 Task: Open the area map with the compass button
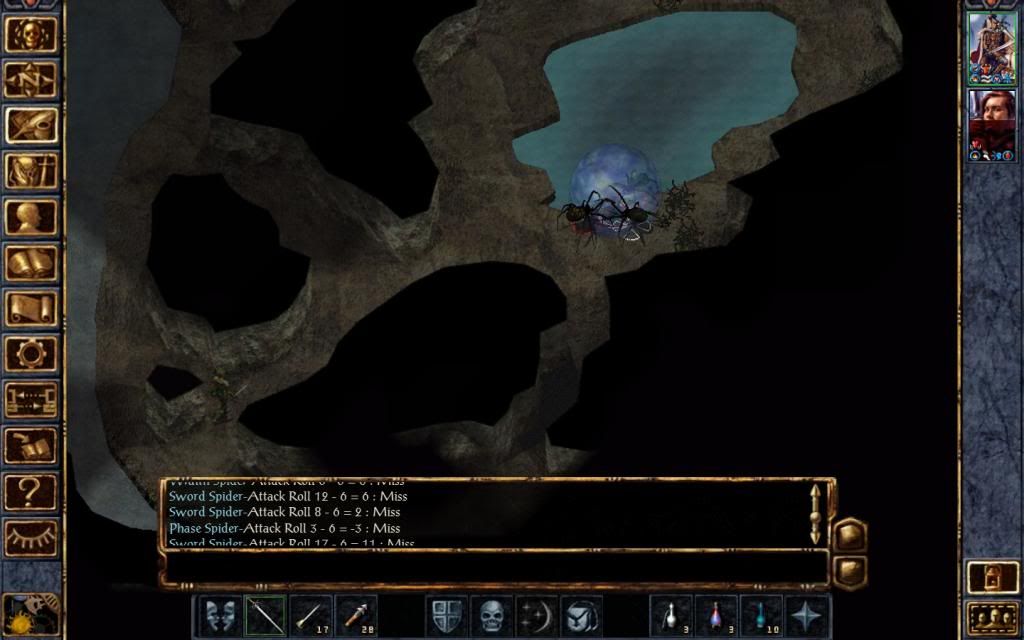[x=30, y=79]
